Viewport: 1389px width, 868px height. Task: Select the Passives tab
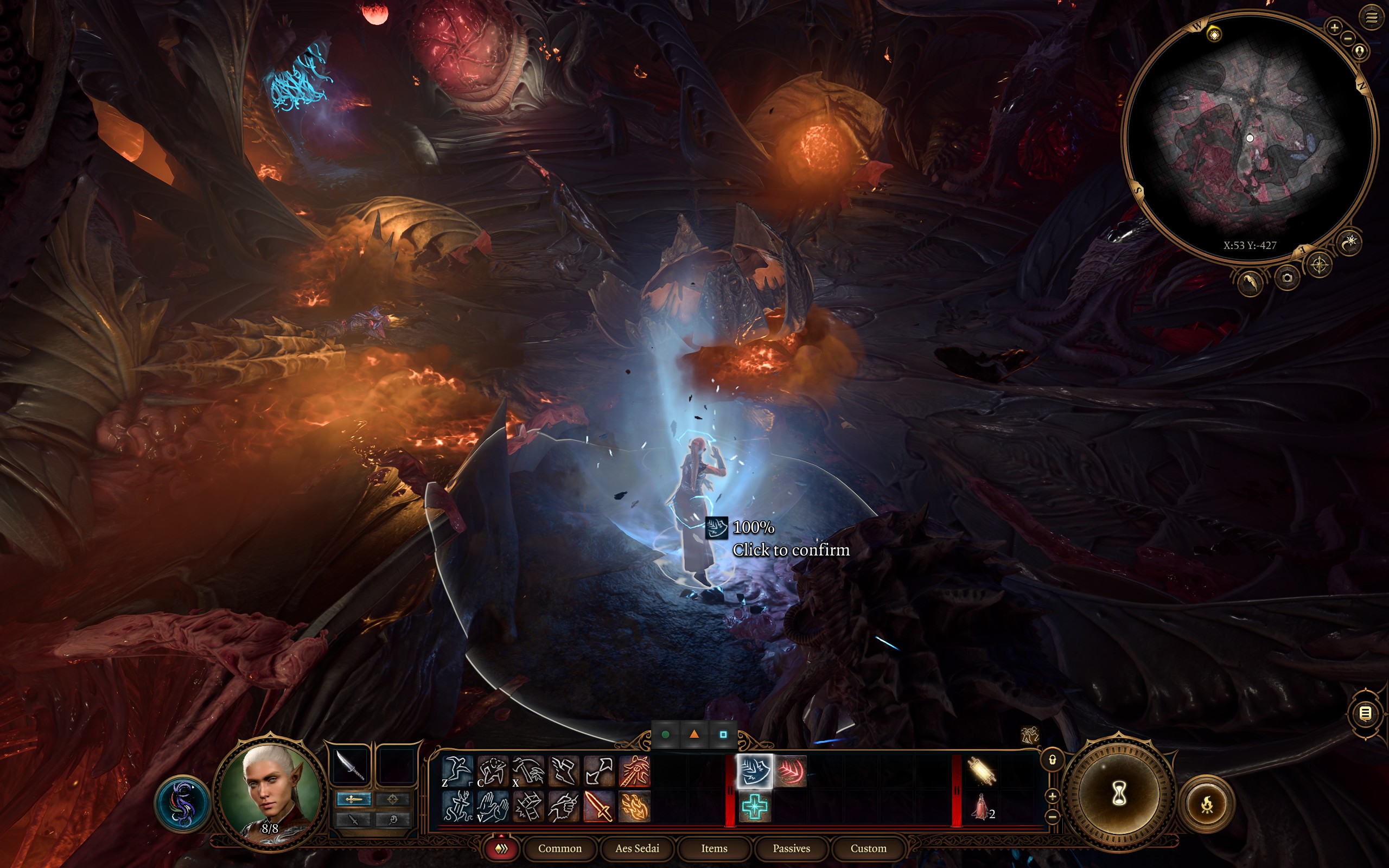791,848
